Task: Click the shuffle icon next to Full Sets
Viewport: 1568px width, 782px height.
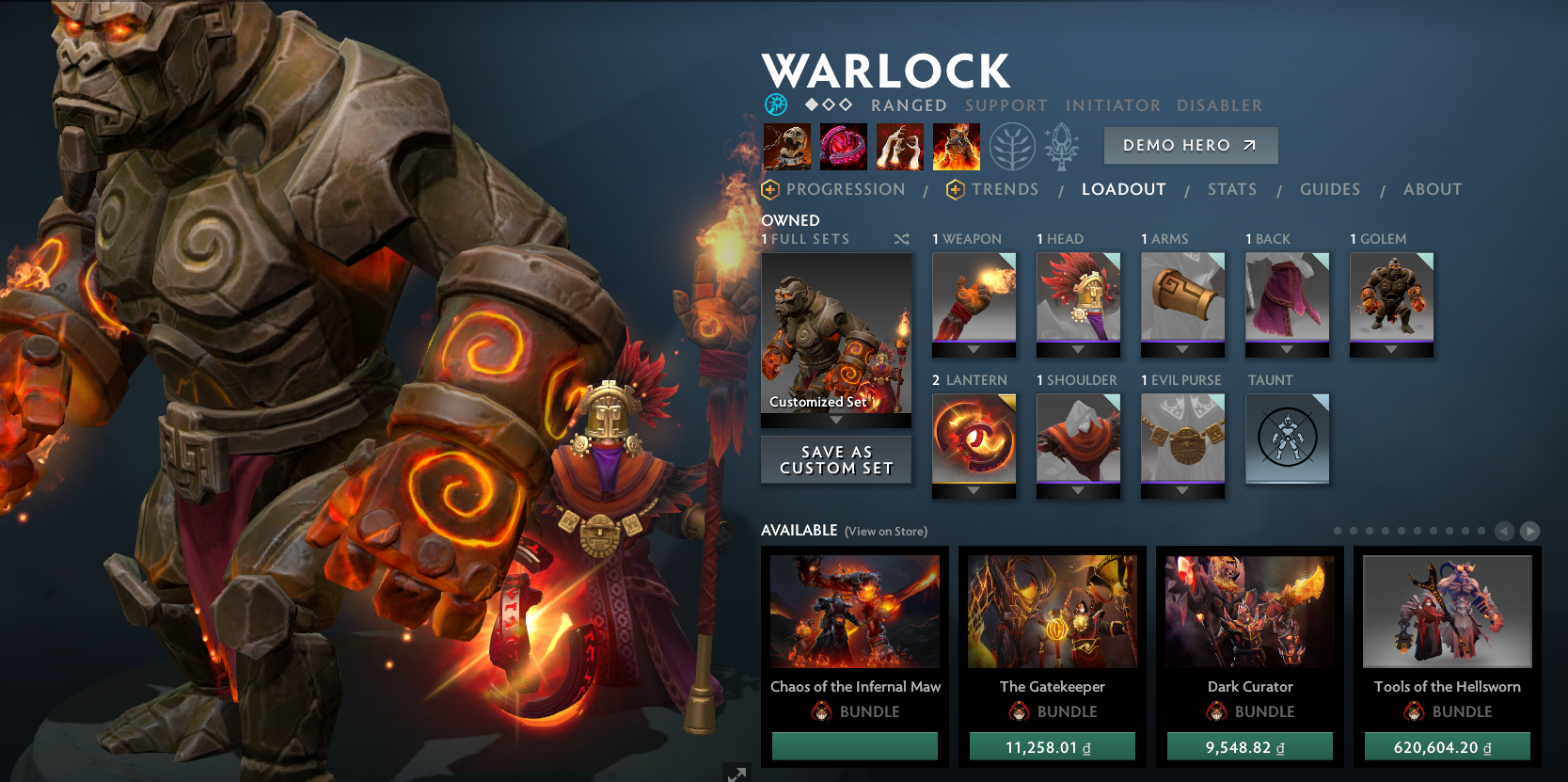Action: coord(901,239)
